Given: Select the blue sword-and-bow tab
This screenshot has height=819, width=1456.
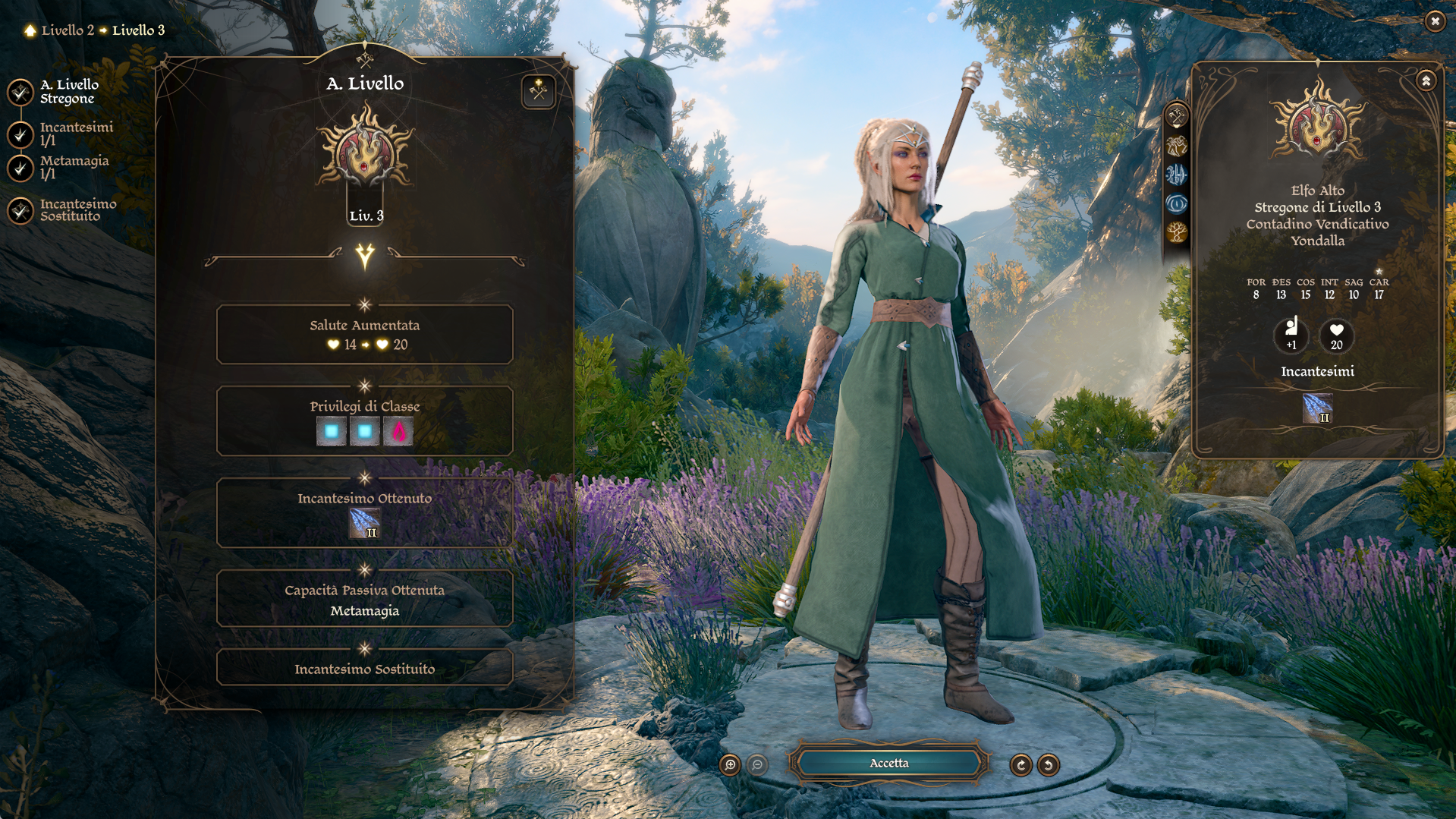Looking at the screenshot, I should point(1176,175).
